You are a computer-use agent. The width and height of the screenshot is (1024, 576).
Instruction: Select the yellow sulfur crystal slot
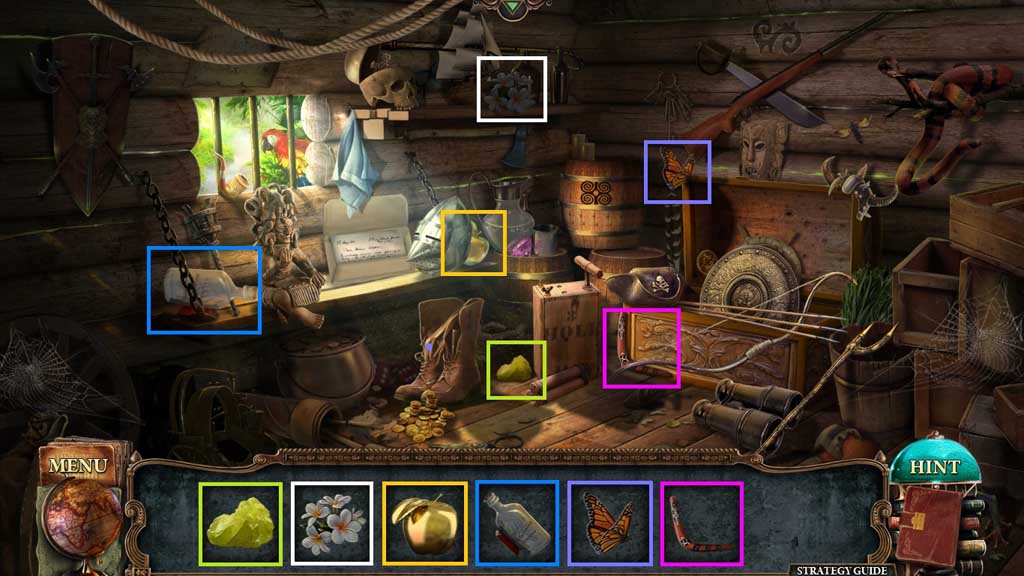coord(241,523)
